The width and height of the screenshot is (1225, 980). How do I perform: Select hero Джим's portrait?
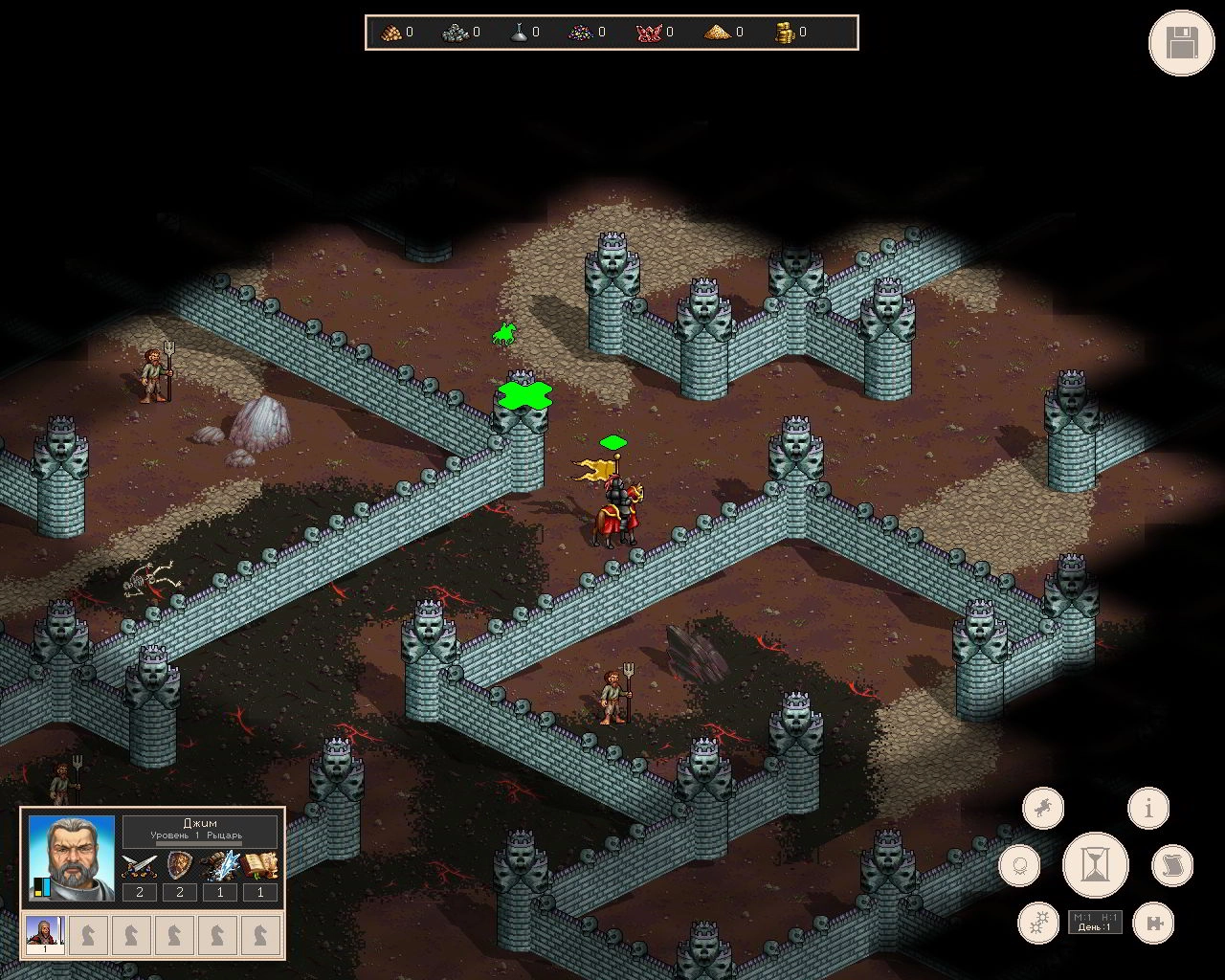tap(71, 857)
